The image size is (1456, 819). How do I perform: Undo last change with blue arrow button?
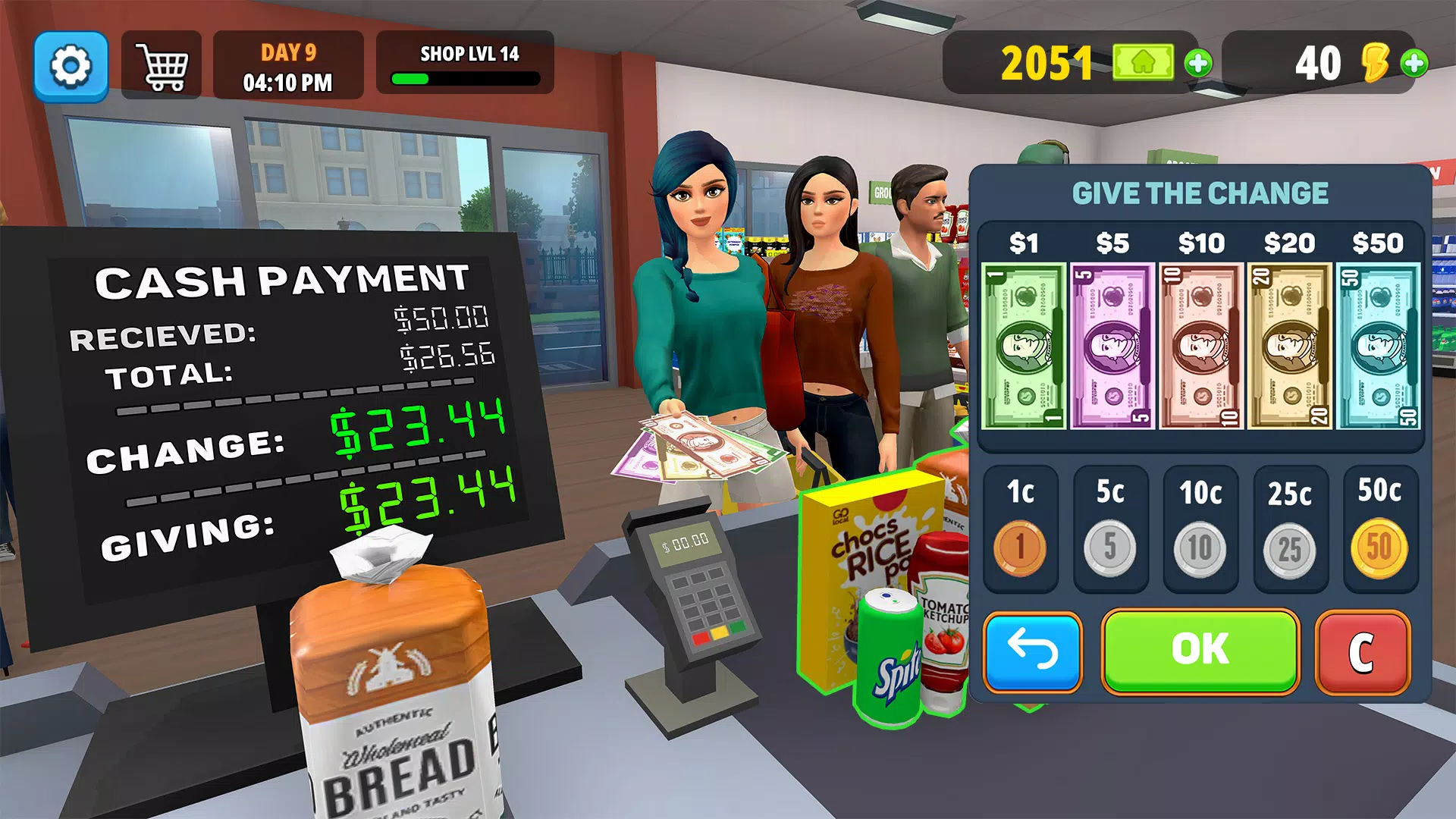1032,651
